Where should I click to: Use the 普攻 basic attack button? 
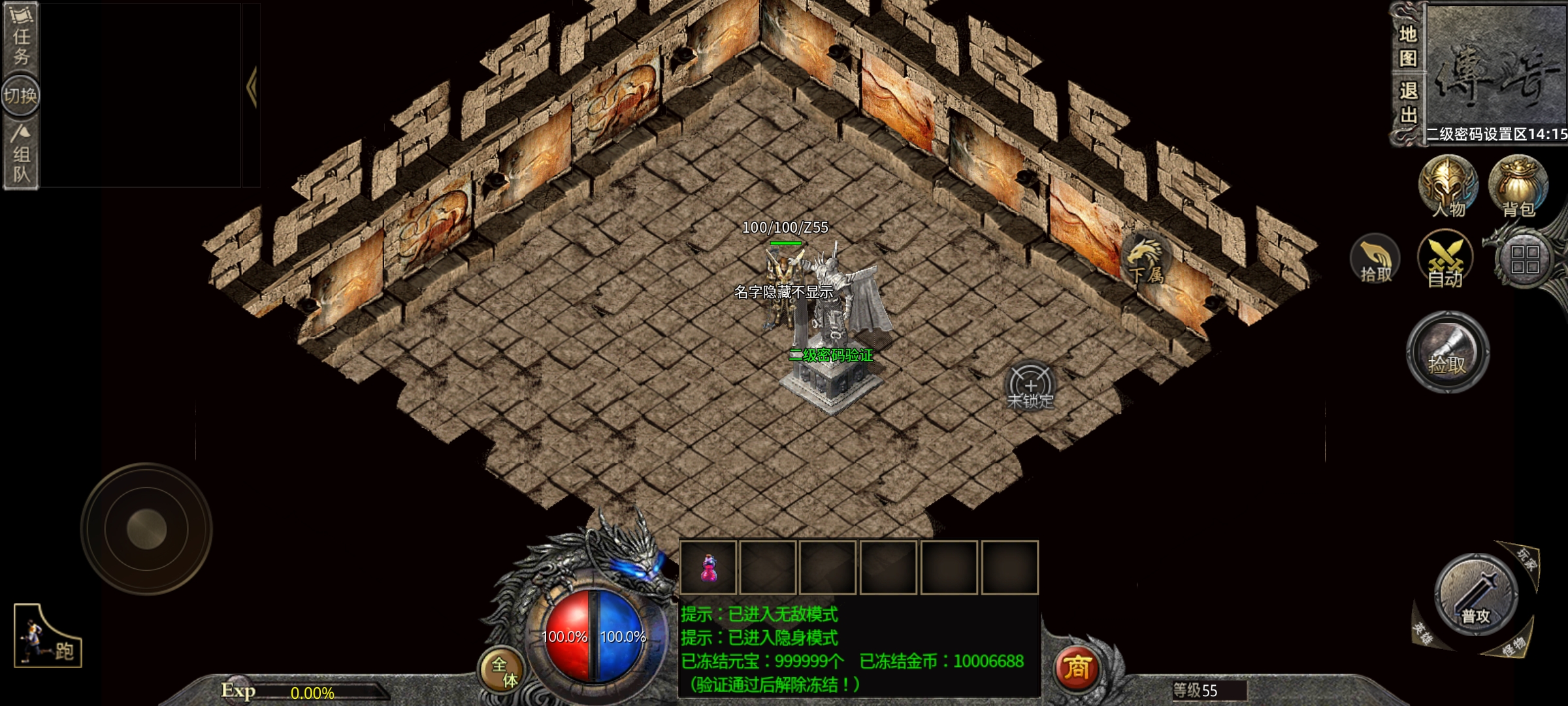coord(1476,596)
